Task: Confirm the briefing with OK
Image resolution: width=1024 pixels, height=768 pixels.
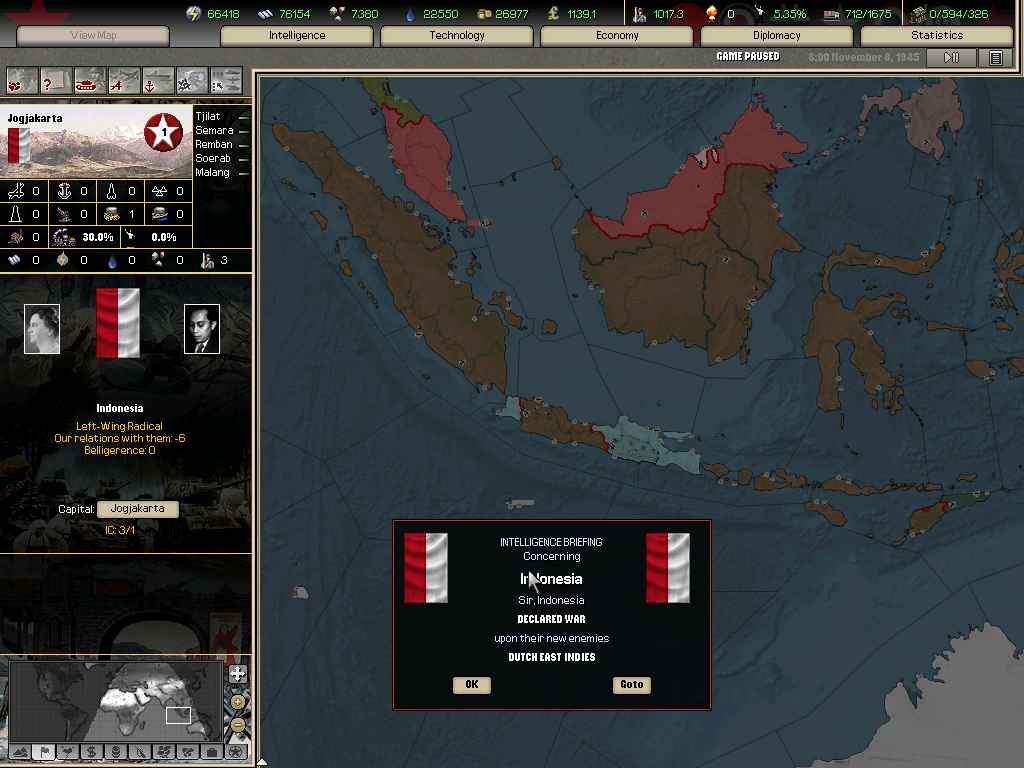Action: pyautogui.click(x=471, y=685)
